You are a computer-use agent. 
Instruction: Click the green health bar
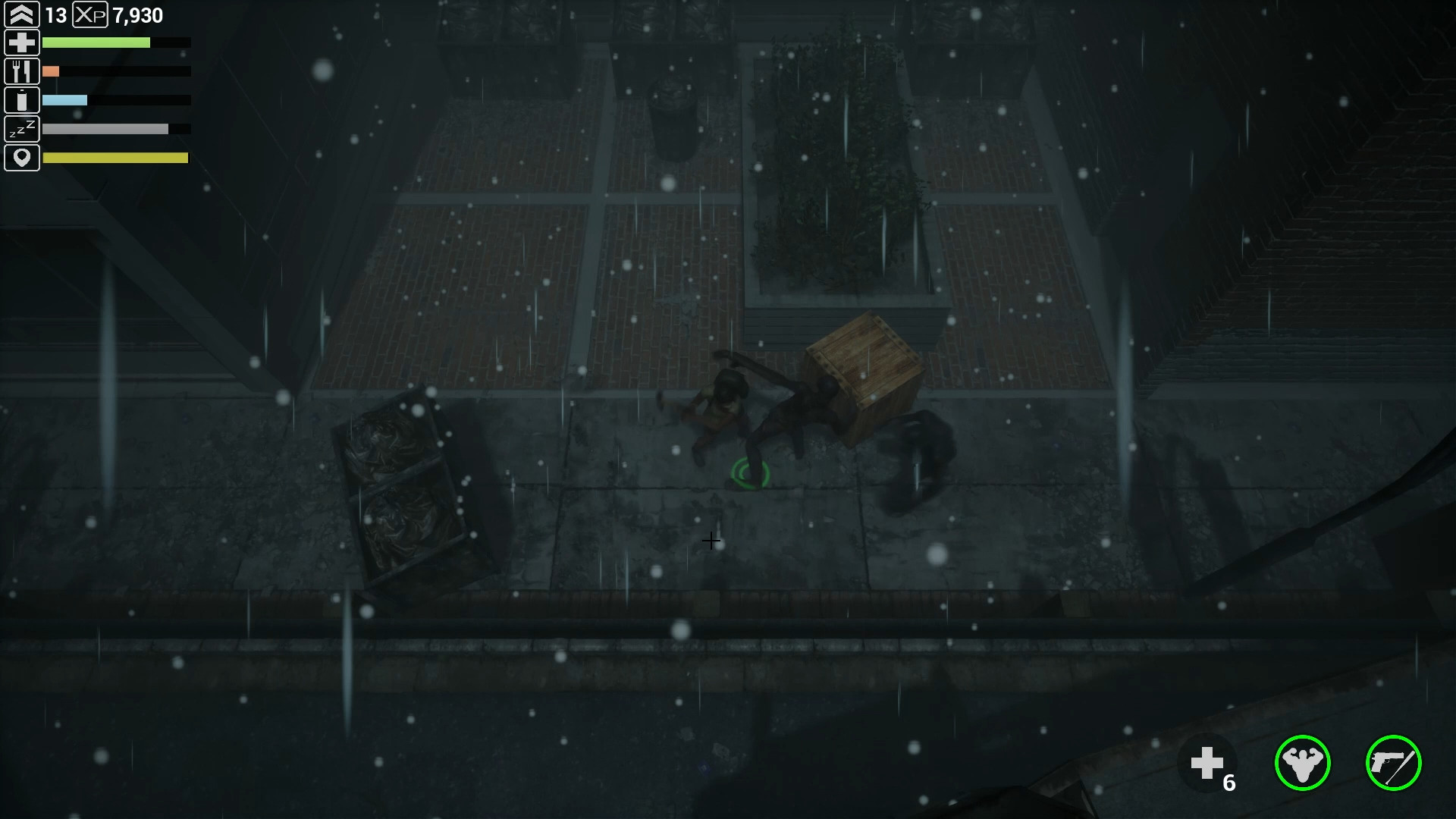(97, 42)
